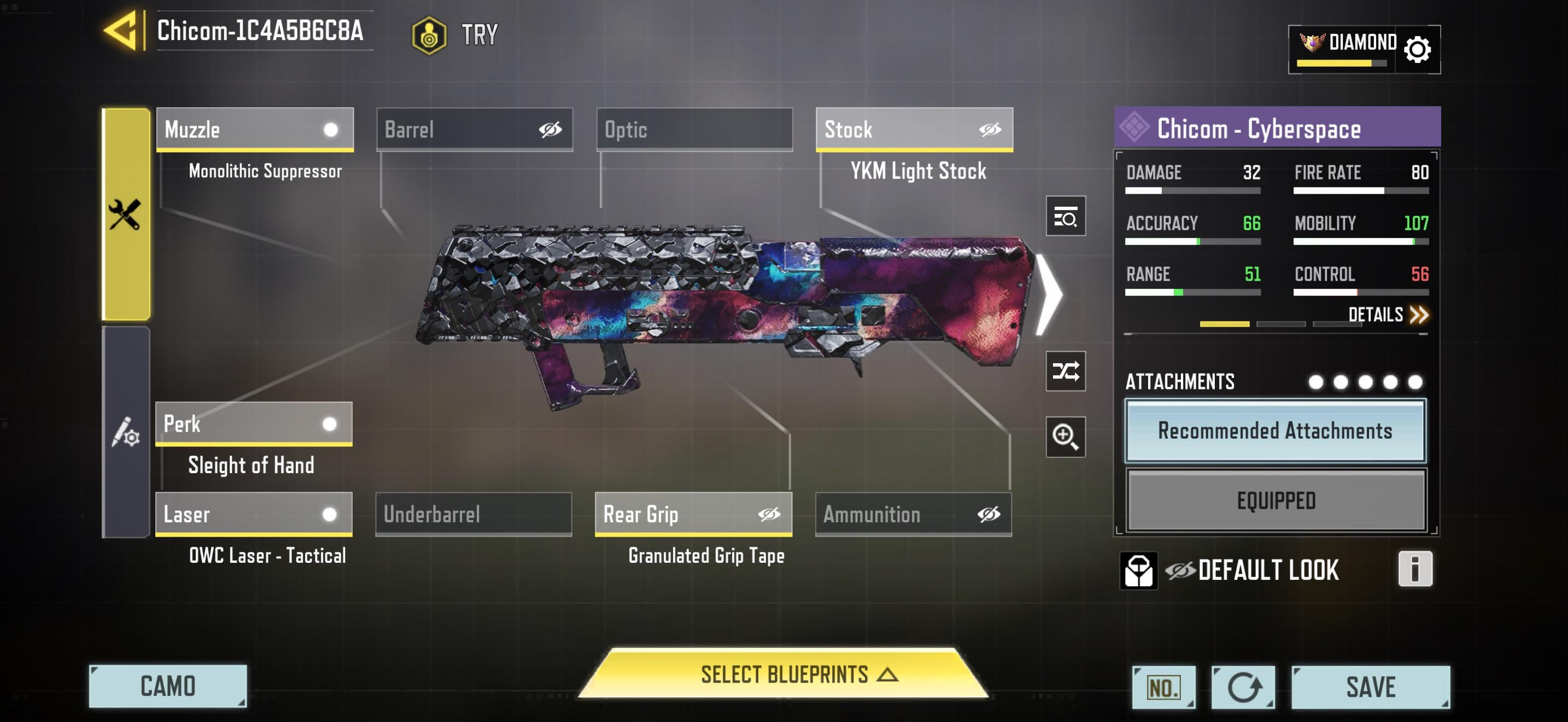Select the Laser attachment slot
The image size is (1568, 722).
click(253, 514)
